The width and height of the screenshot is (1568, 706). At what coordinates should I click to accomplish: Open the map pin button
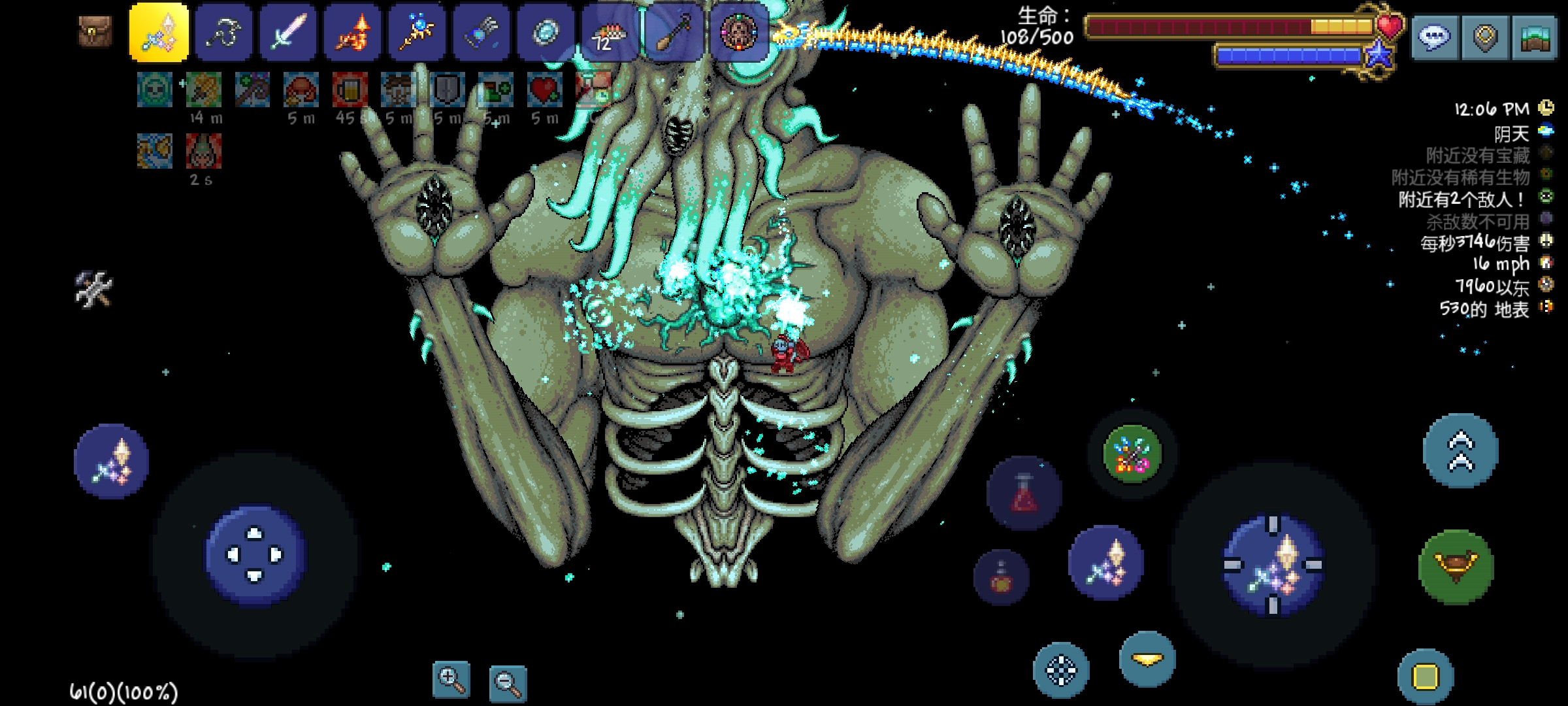(x=1485, y=38)
